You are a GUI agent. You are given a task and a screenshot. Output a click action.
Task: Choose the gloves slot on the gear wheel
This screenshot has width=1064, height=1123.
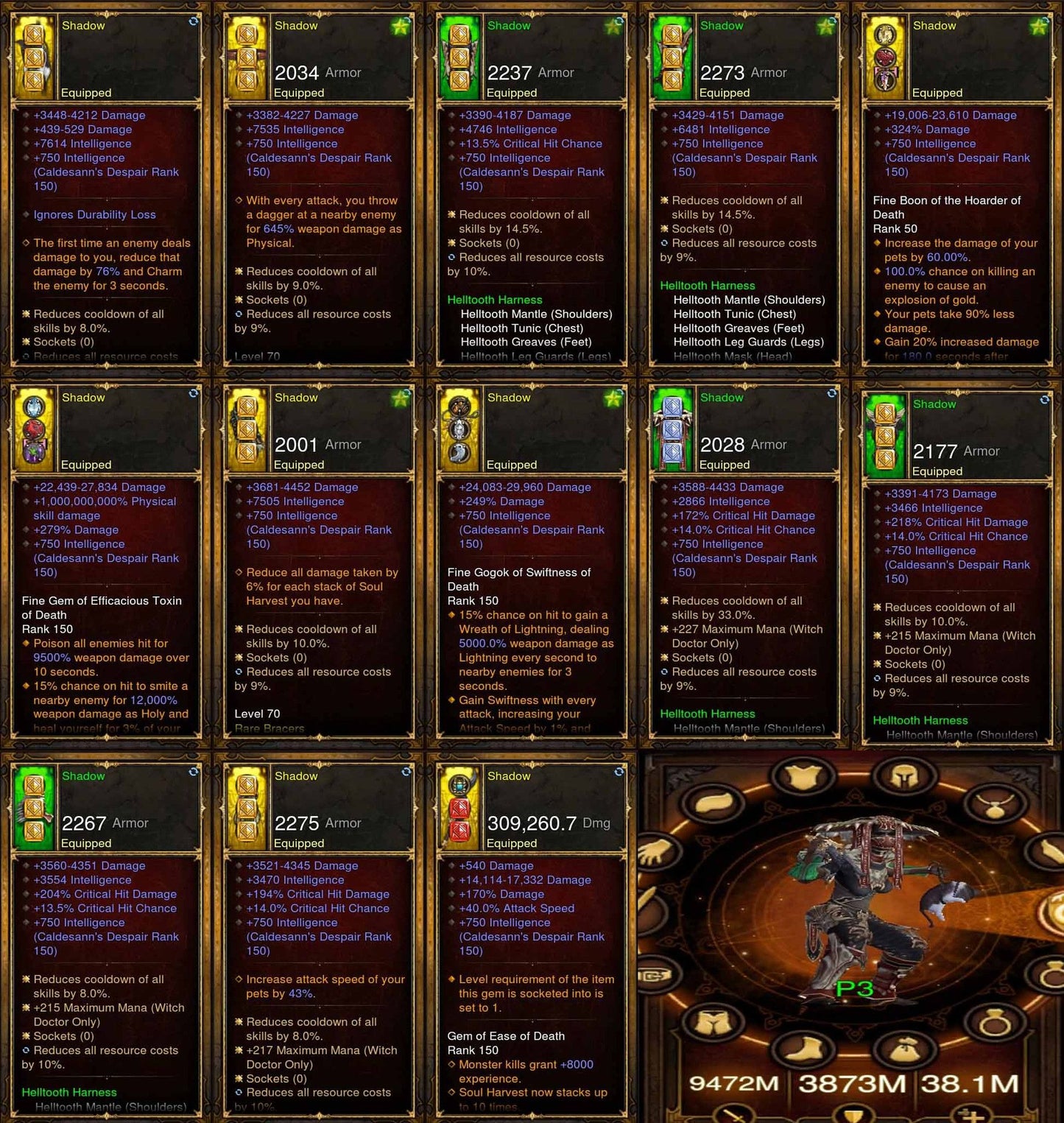(655, 853)
